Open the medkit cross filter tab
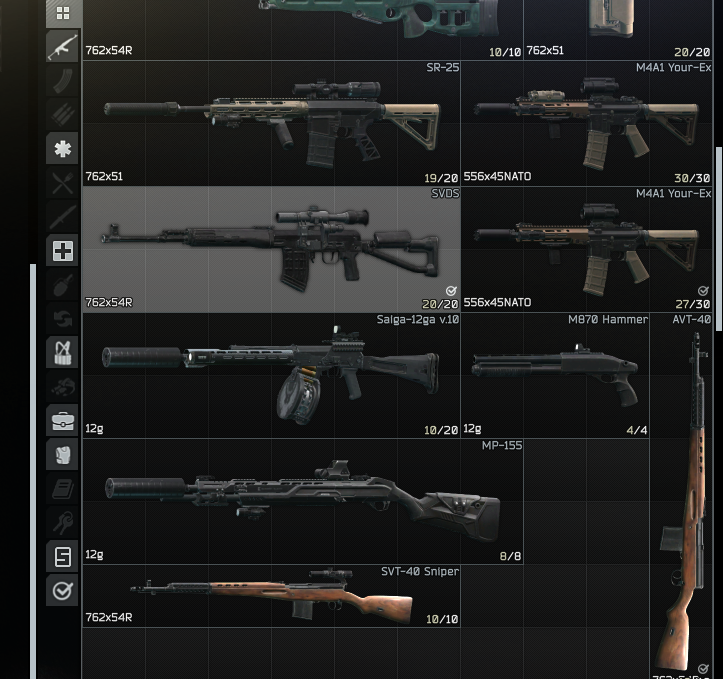 [x=62, y=251]
